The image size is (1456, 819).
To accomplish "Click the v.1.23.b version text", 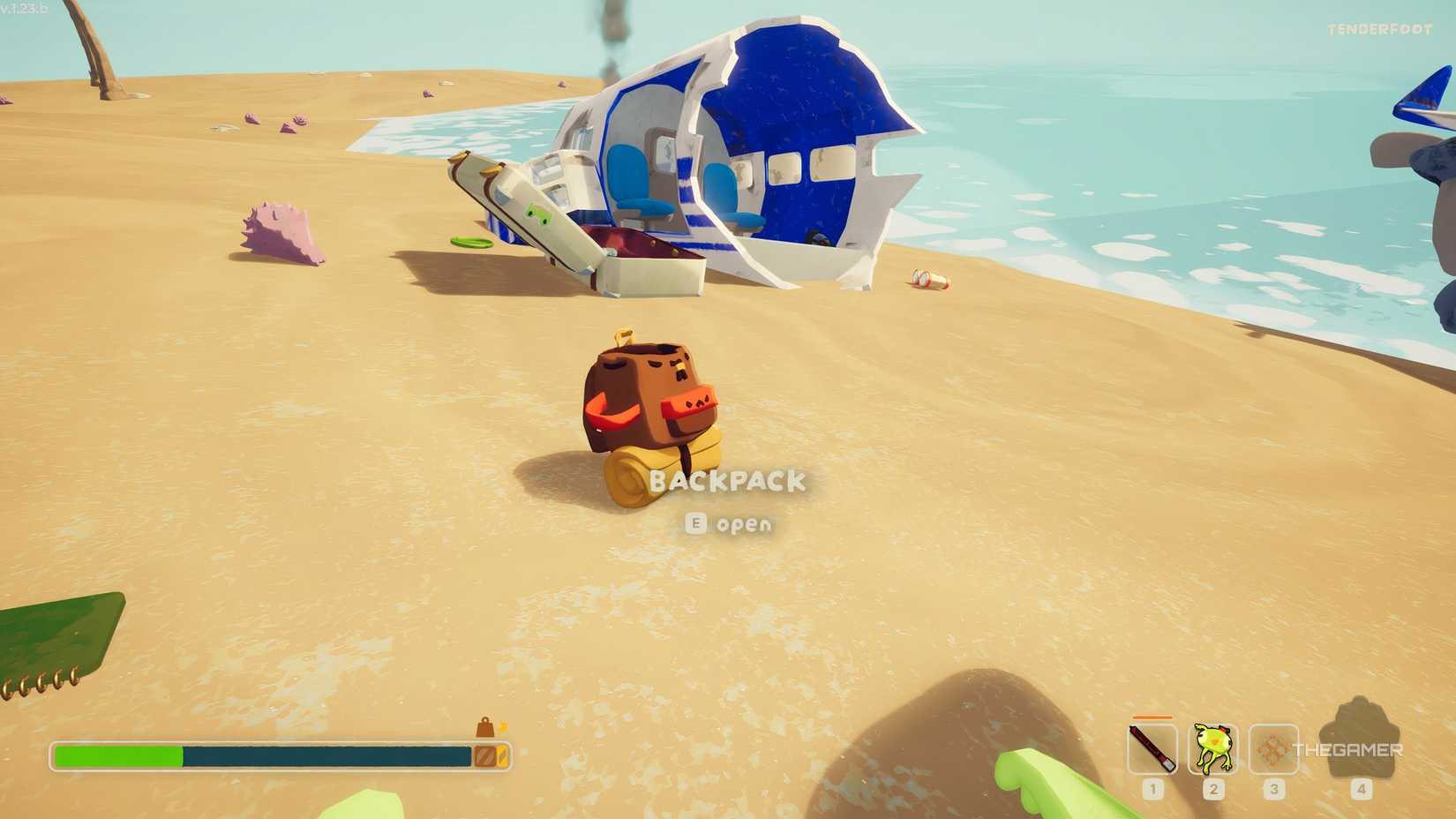I will [24, 7].
